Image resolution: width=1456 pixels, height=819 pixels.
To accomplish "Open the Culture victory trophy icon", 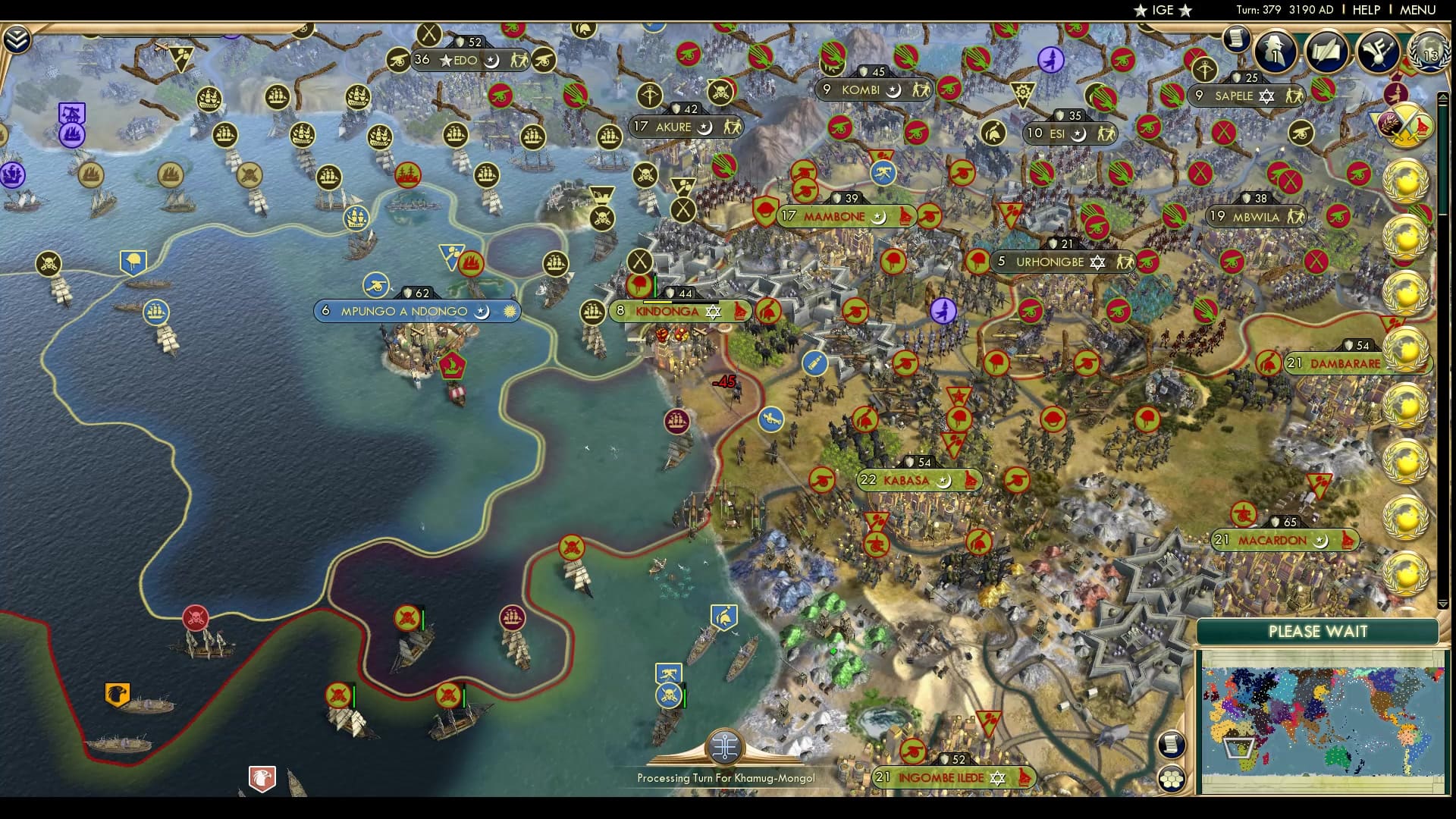I will 1379,52.
